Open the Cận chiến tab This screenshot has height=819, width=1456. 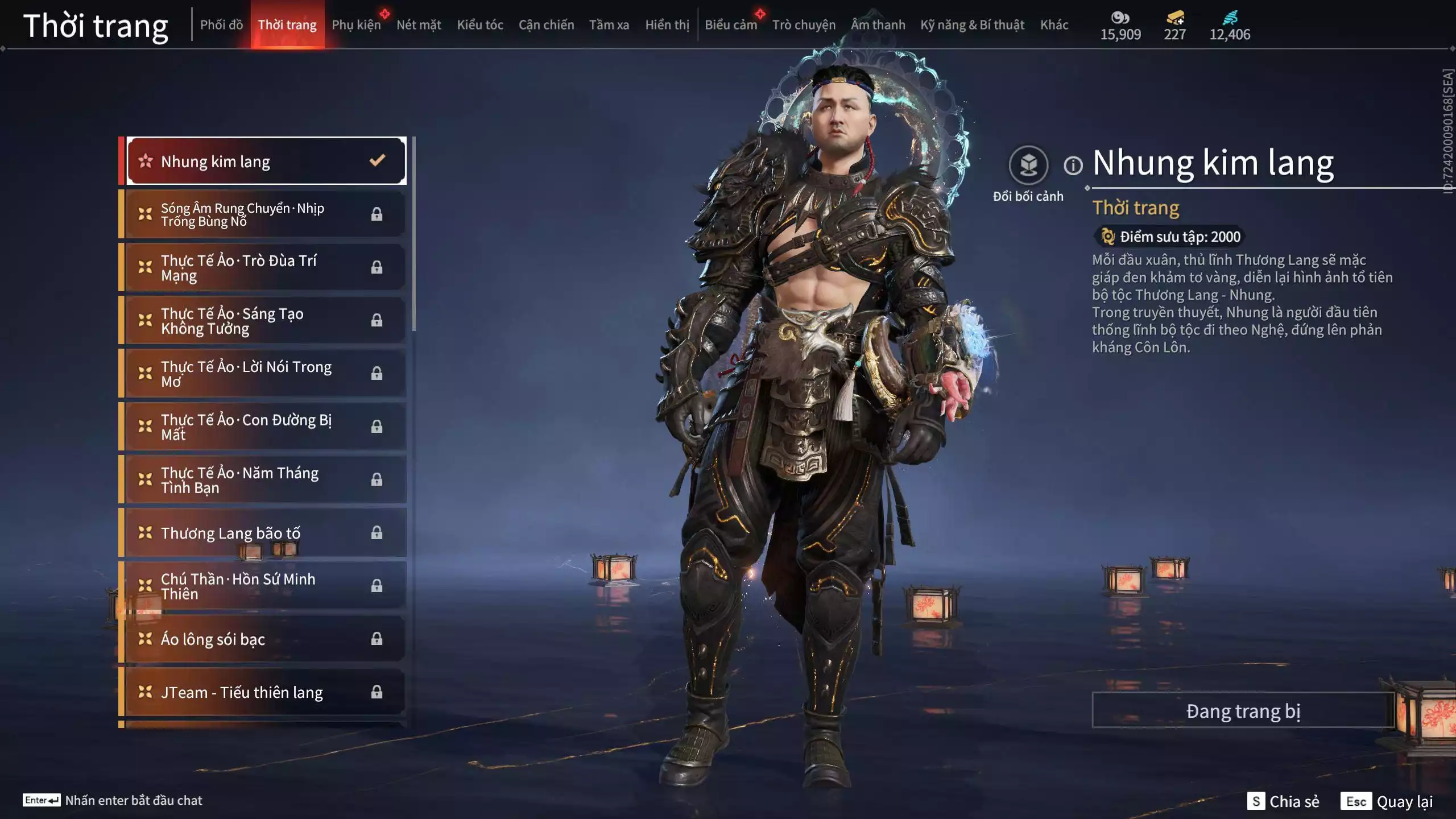coord(546,24)
